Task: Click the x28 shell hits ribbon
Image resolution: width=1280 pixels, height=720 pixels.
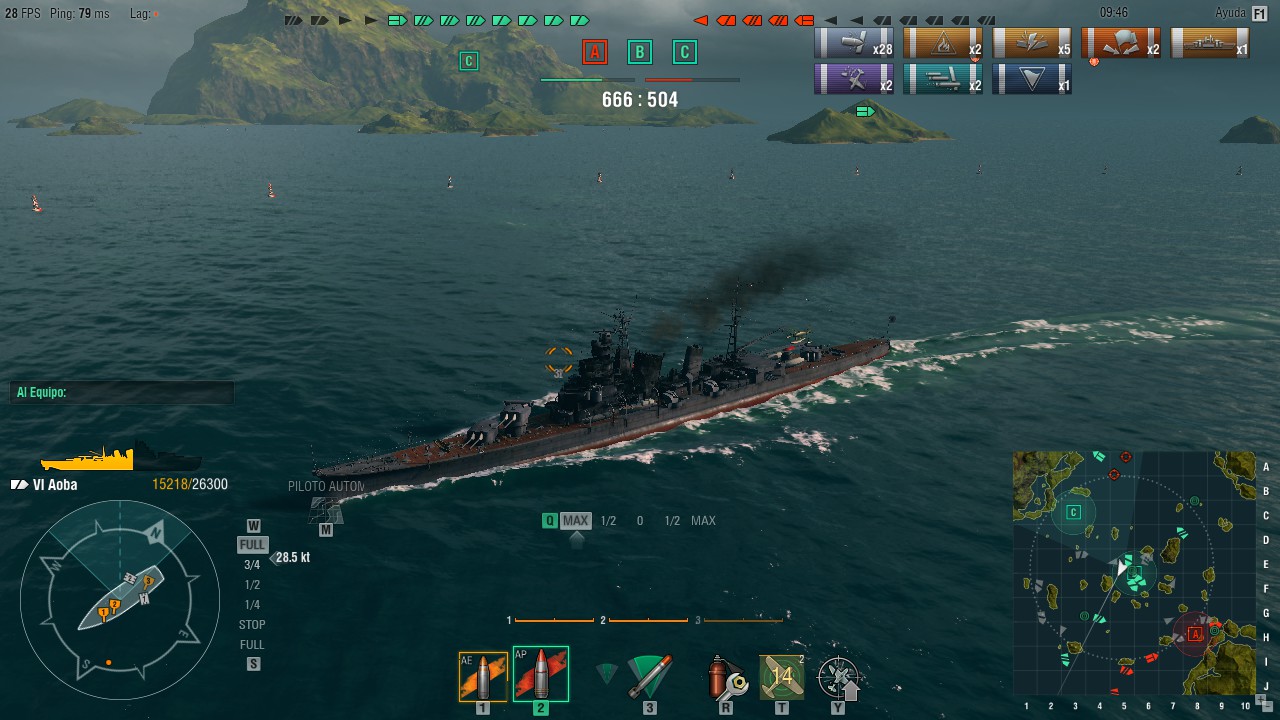Action: [x=854, y=43]
